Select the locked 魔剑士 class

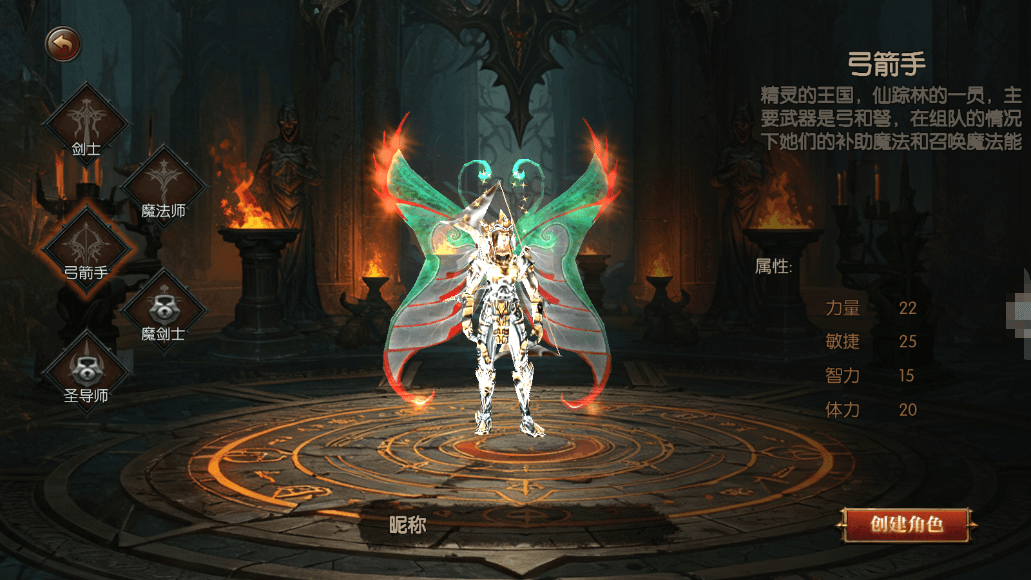click(x=162, y=306)
